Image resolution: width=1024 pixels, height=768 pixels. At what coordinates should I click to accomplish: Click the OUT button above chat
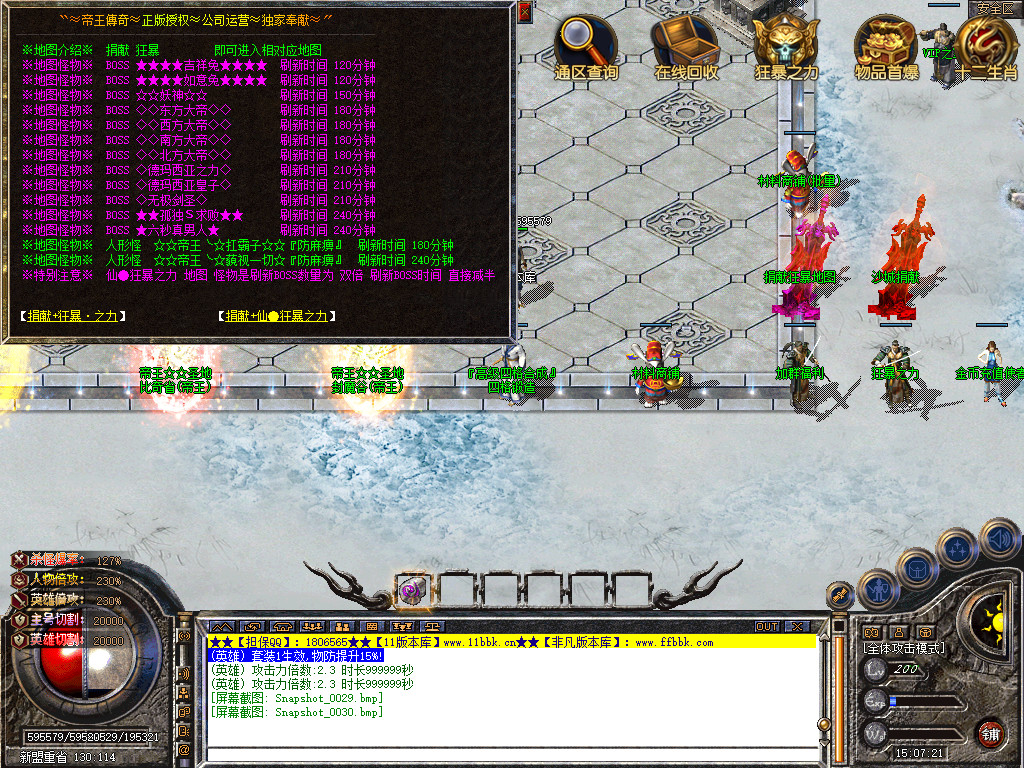coord(766,627)
